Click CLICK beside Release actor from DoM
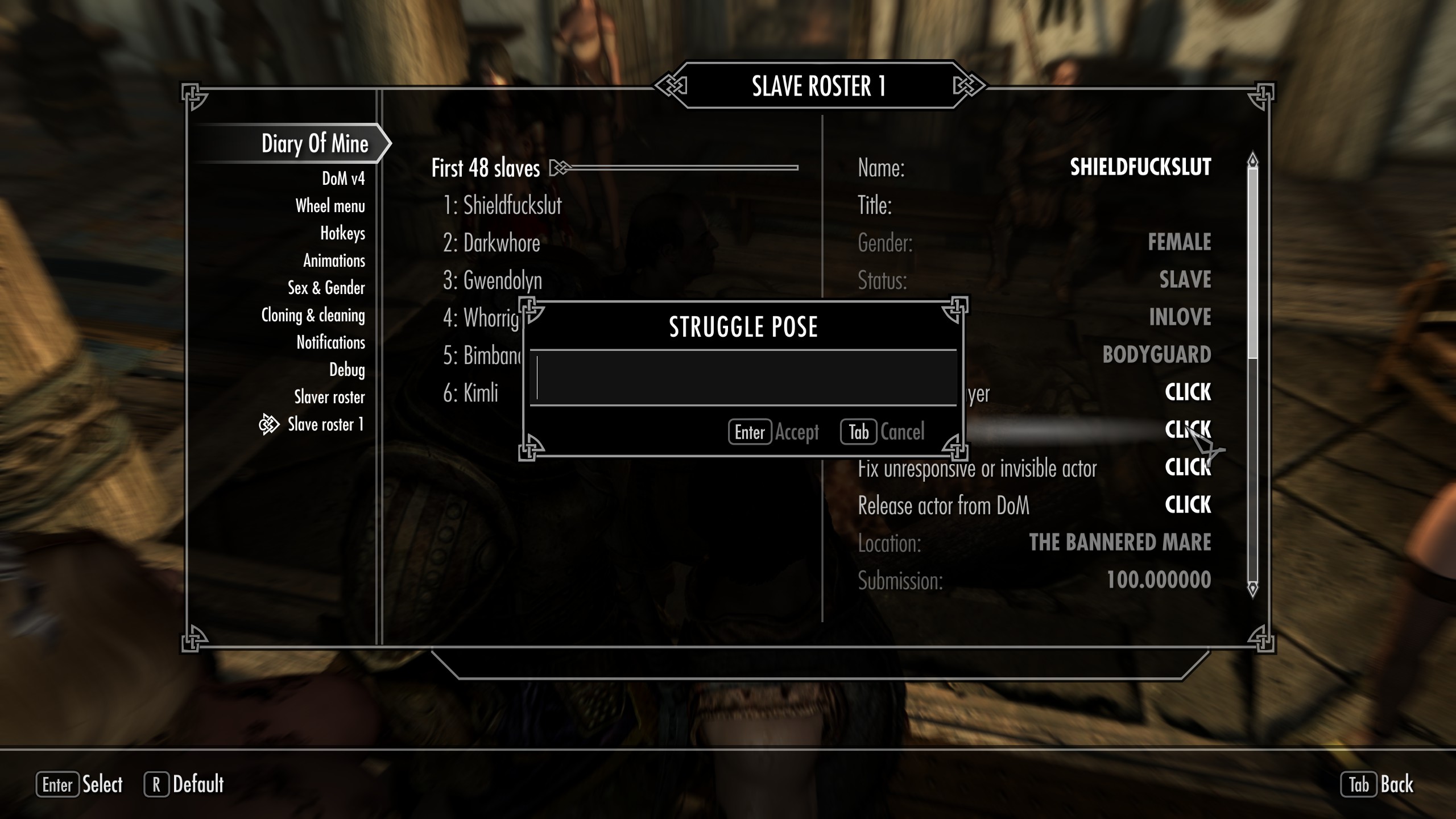This screenshot has height=819, width=1456. 1188,504
